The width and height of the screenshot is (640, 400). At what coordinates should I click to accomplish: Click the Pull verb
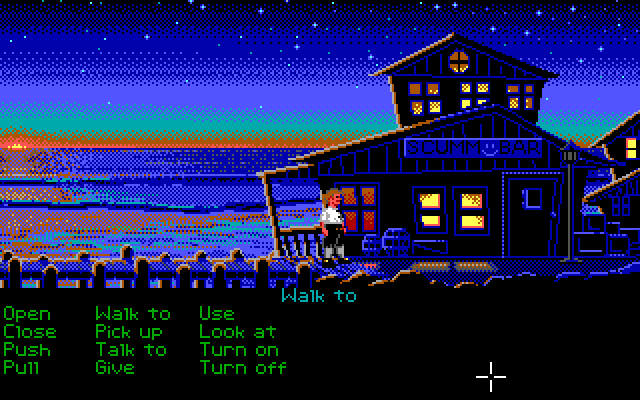(x=22, y=368)
